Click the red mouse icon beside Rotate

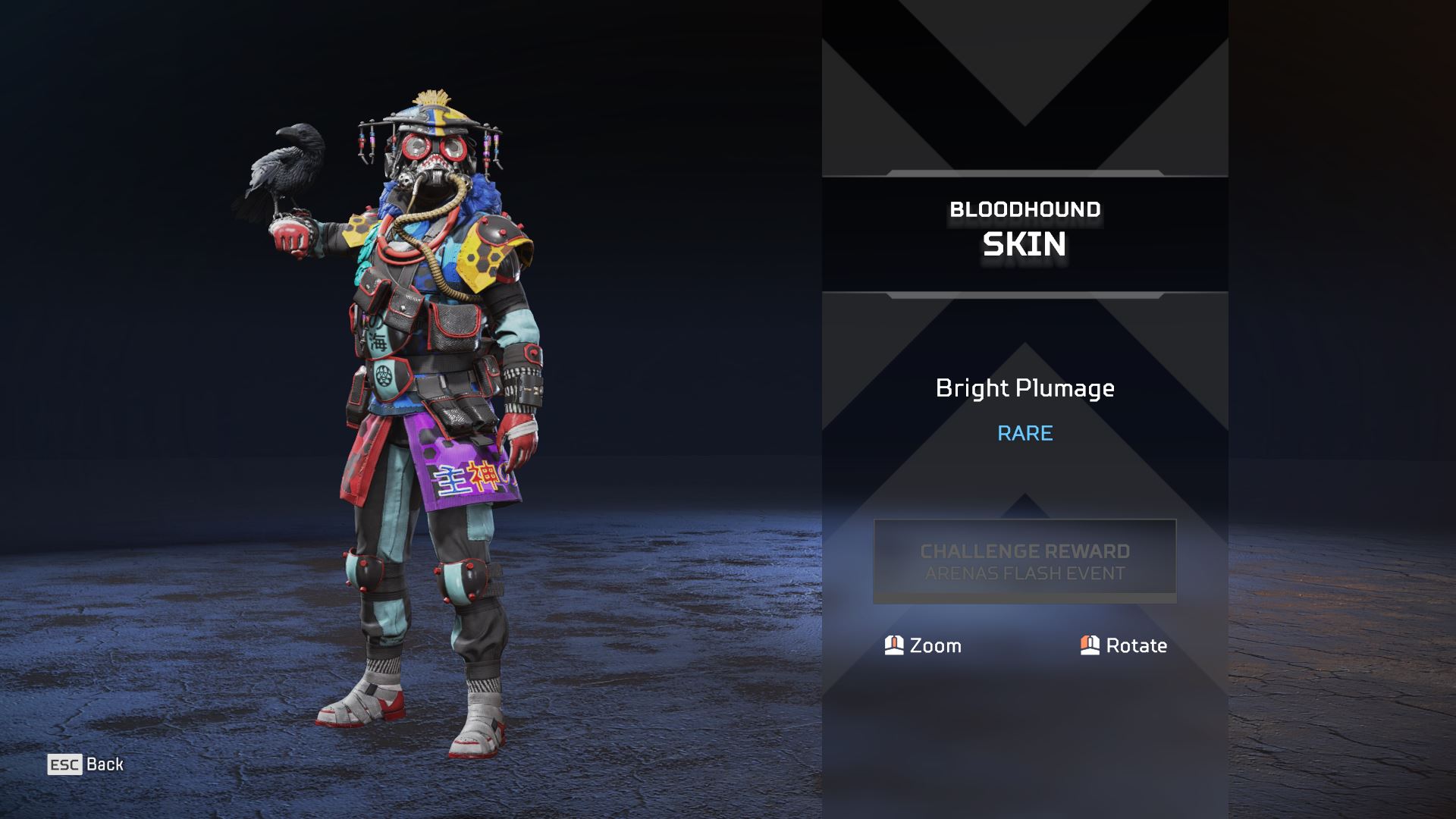[x=1090, y=645]
